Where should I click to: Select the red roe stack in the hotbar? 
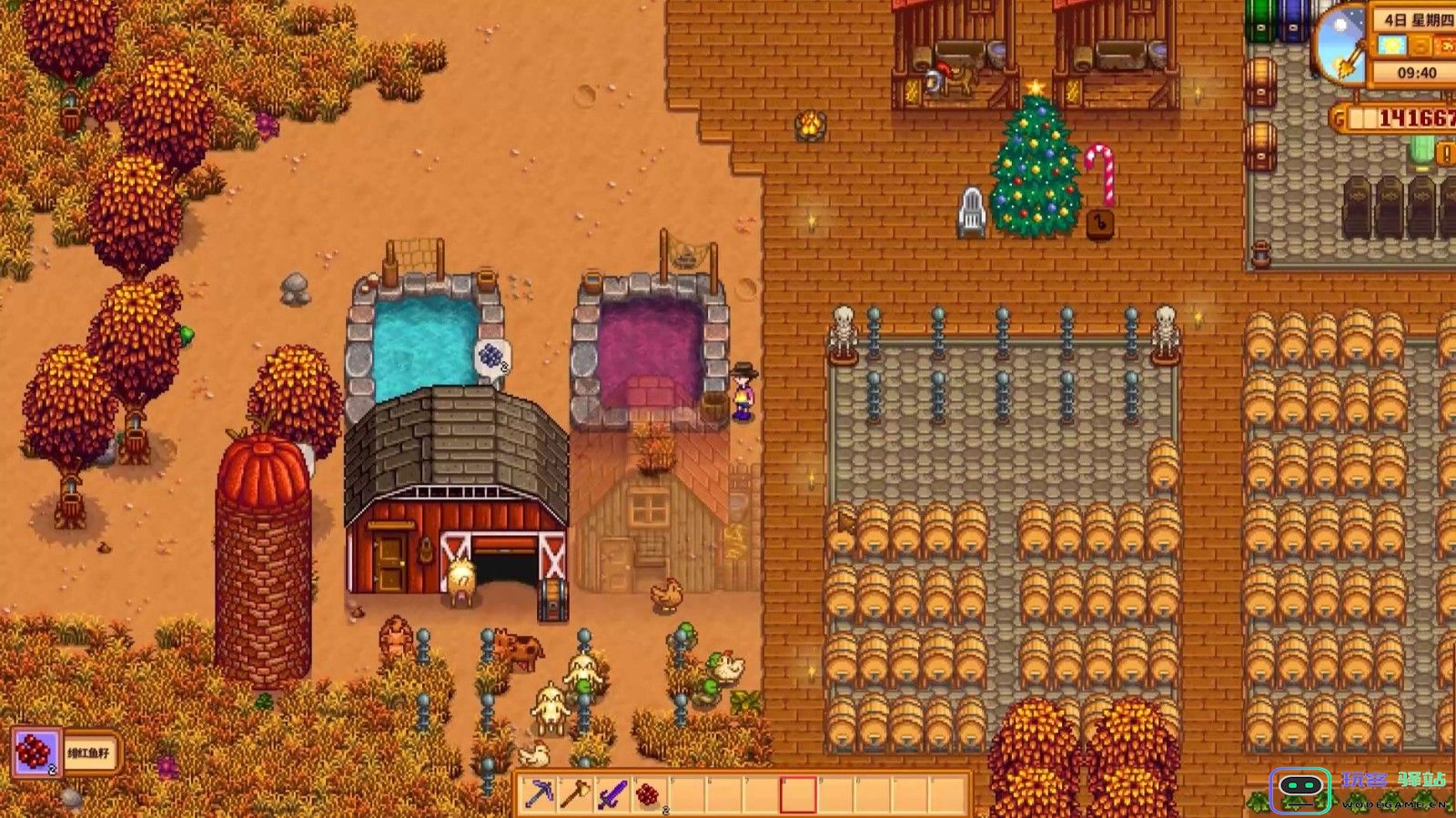(x=649, y=794)
